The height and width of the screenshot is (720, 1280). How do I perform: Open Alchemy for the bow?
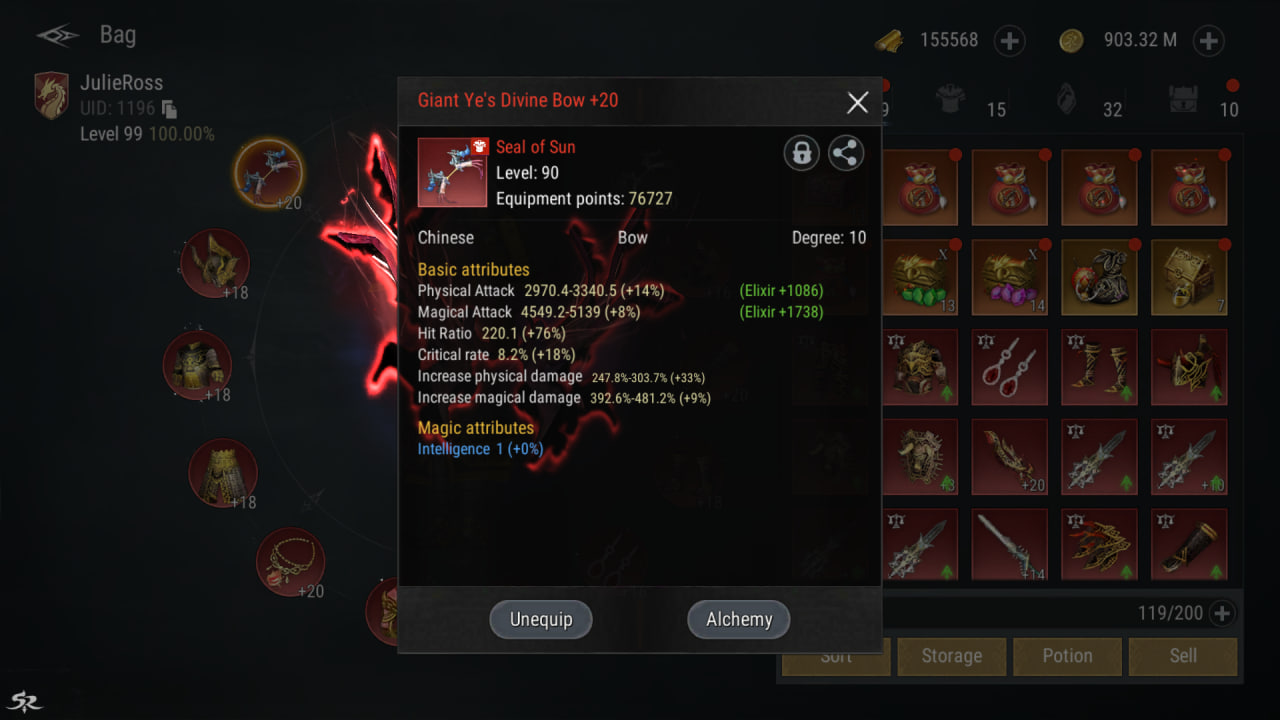pos(739,619)
